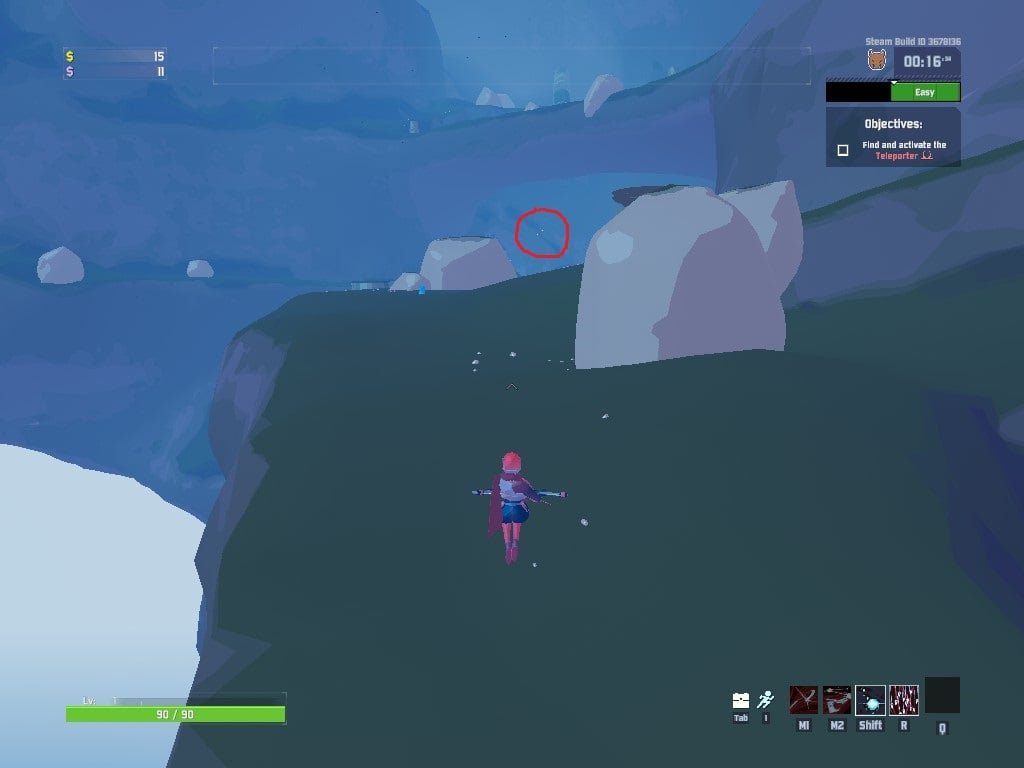Toggle the sprint runner icon
The image size is (1024, 768).
766,700
